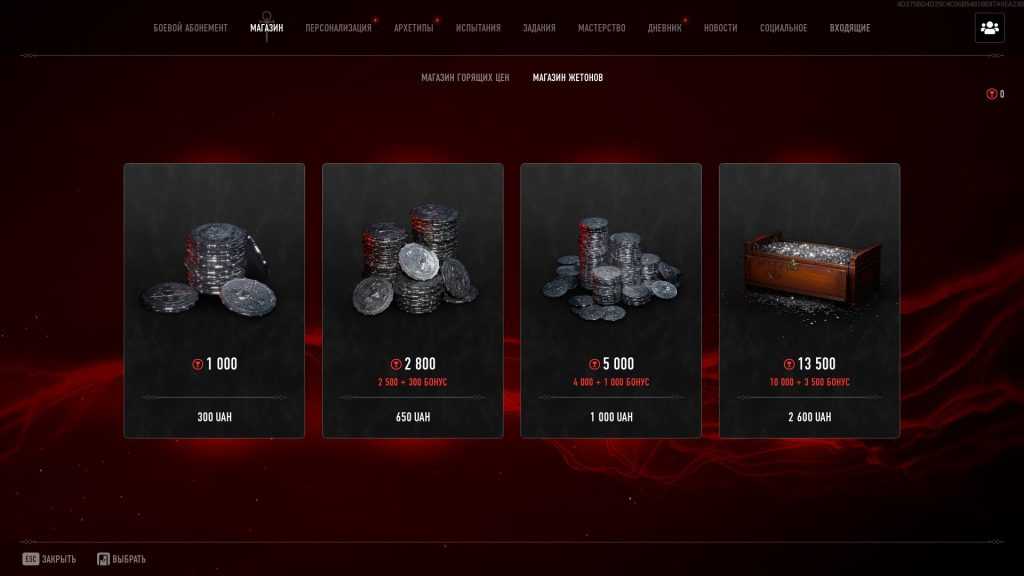
Task: Choose the 1 000 token pack
Action: [214, 300]
